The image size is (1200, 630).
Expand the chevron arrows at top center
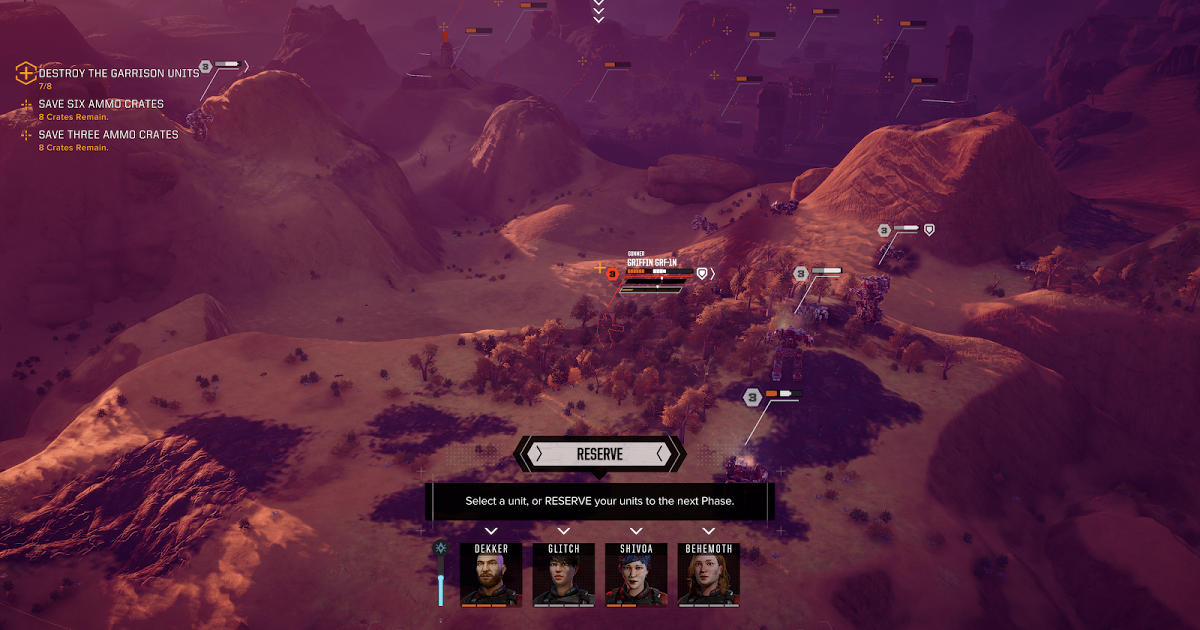click(x=599, y=11)
